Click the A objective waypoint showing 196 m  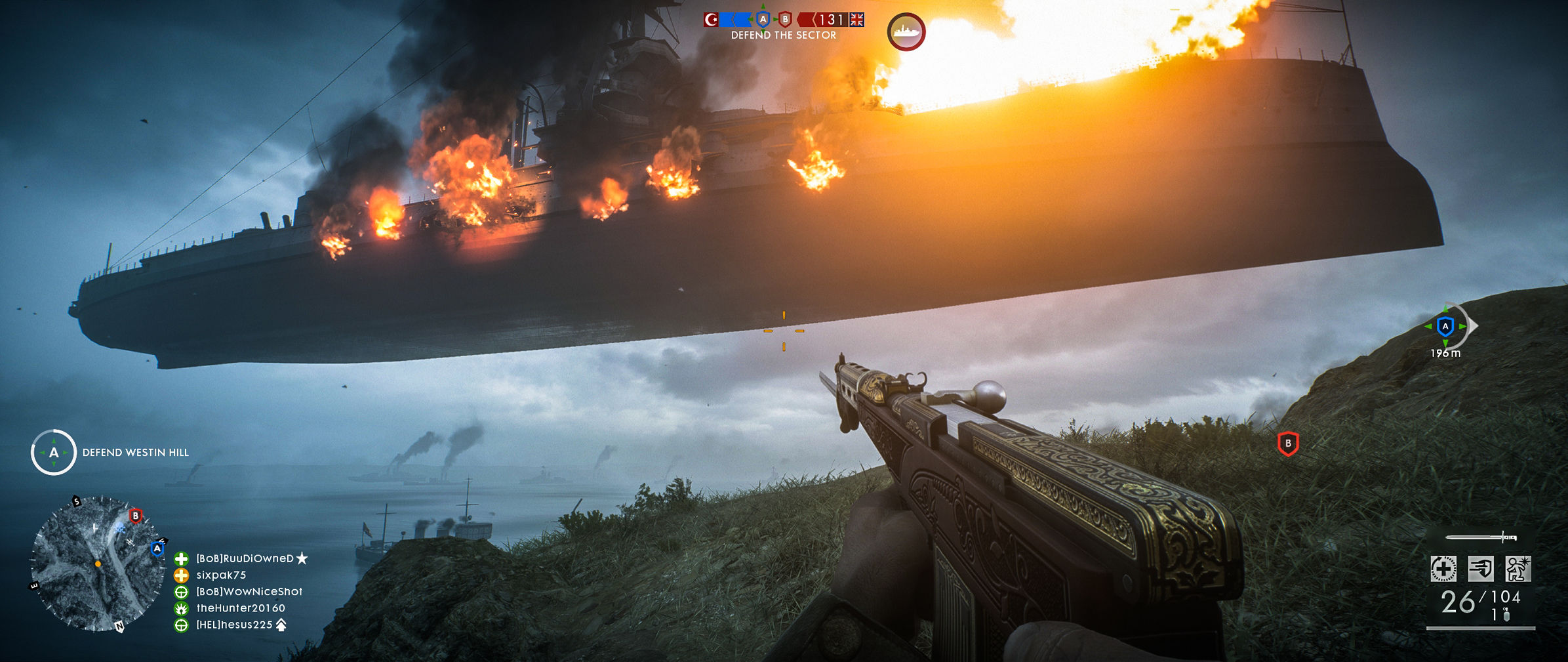point(1445,326)
